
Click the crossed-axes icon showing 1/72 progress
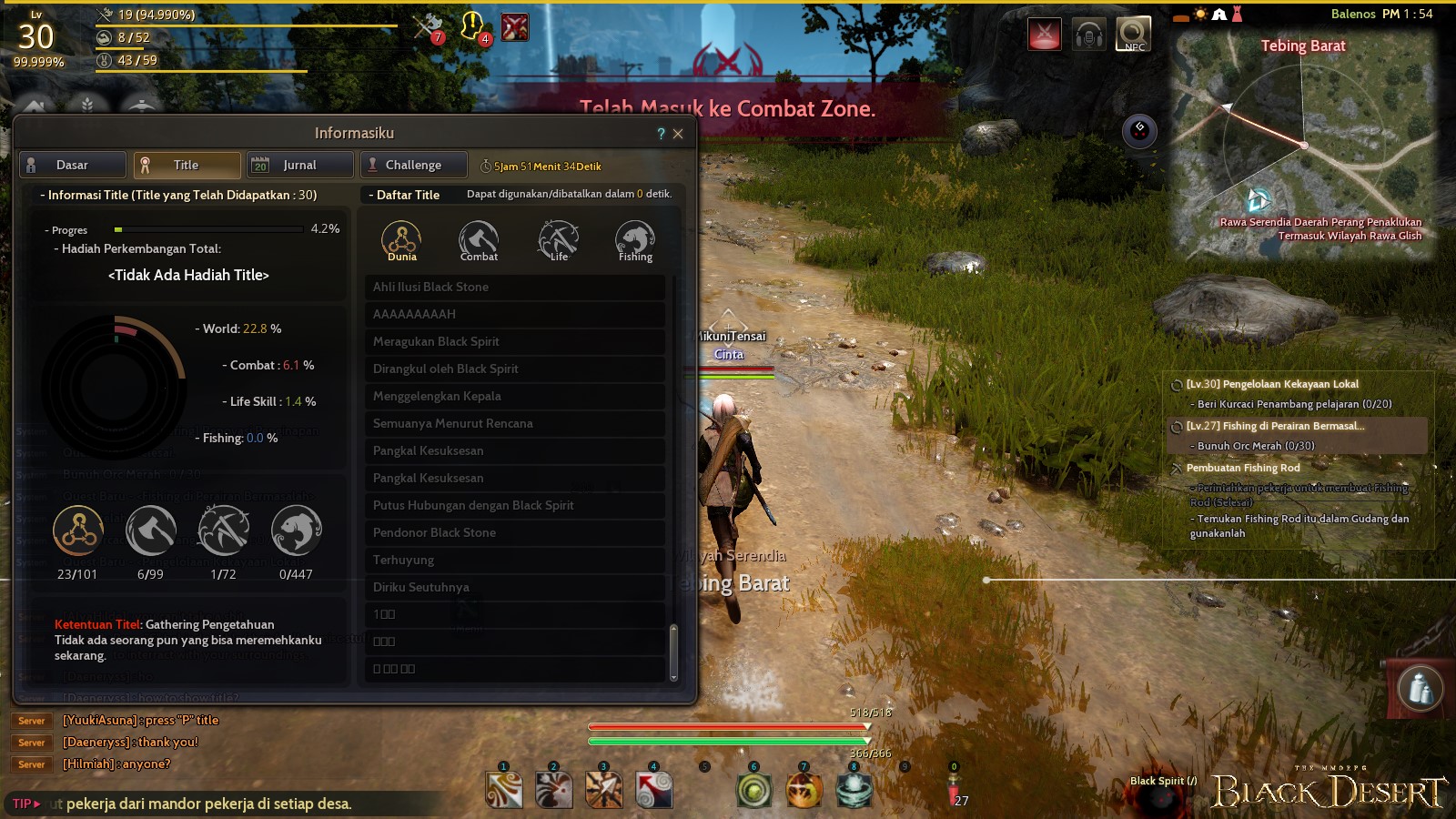click(223, 532)
